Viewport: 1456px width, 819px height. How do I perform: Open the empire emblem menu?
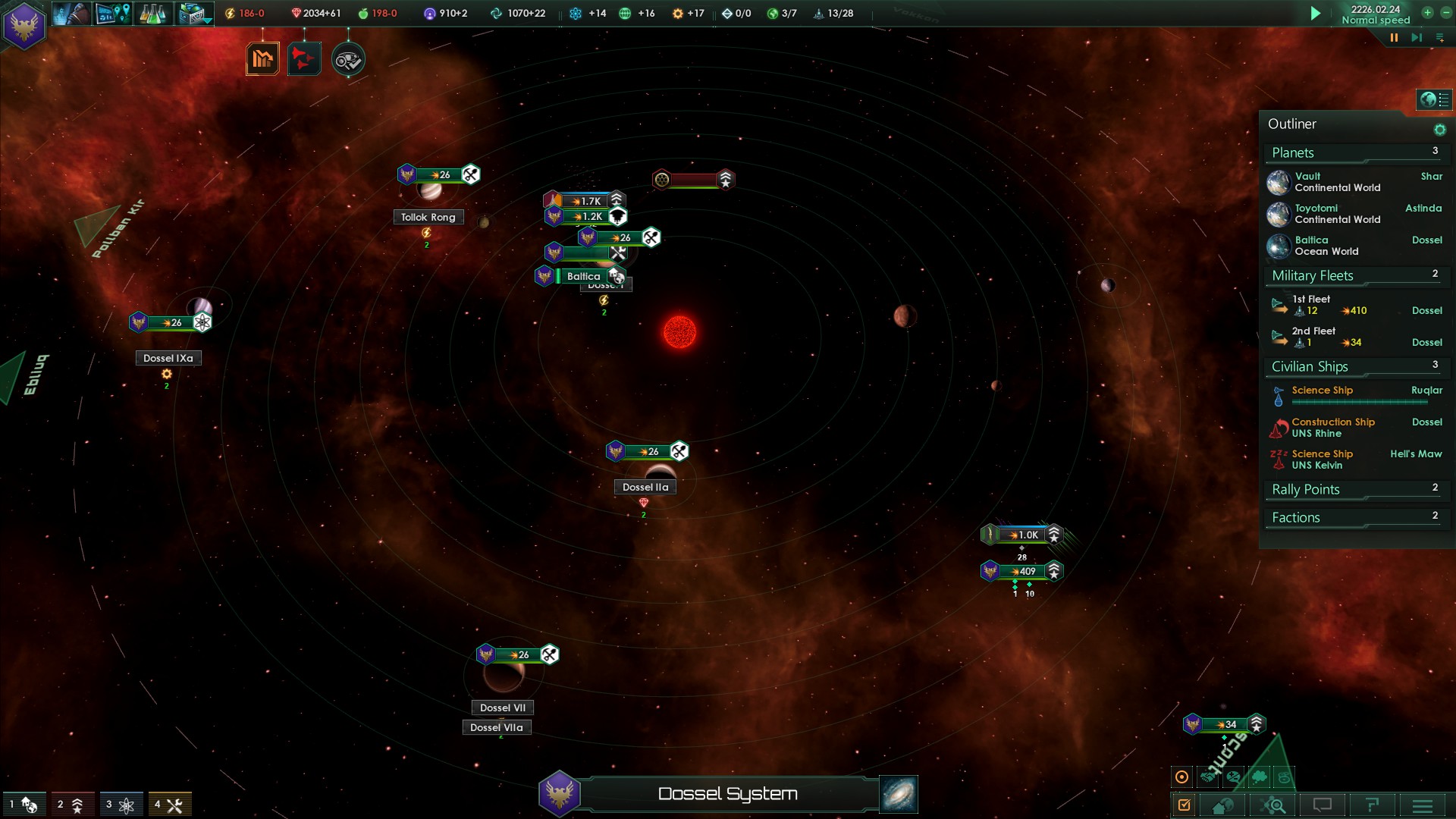tap(24, 26)
